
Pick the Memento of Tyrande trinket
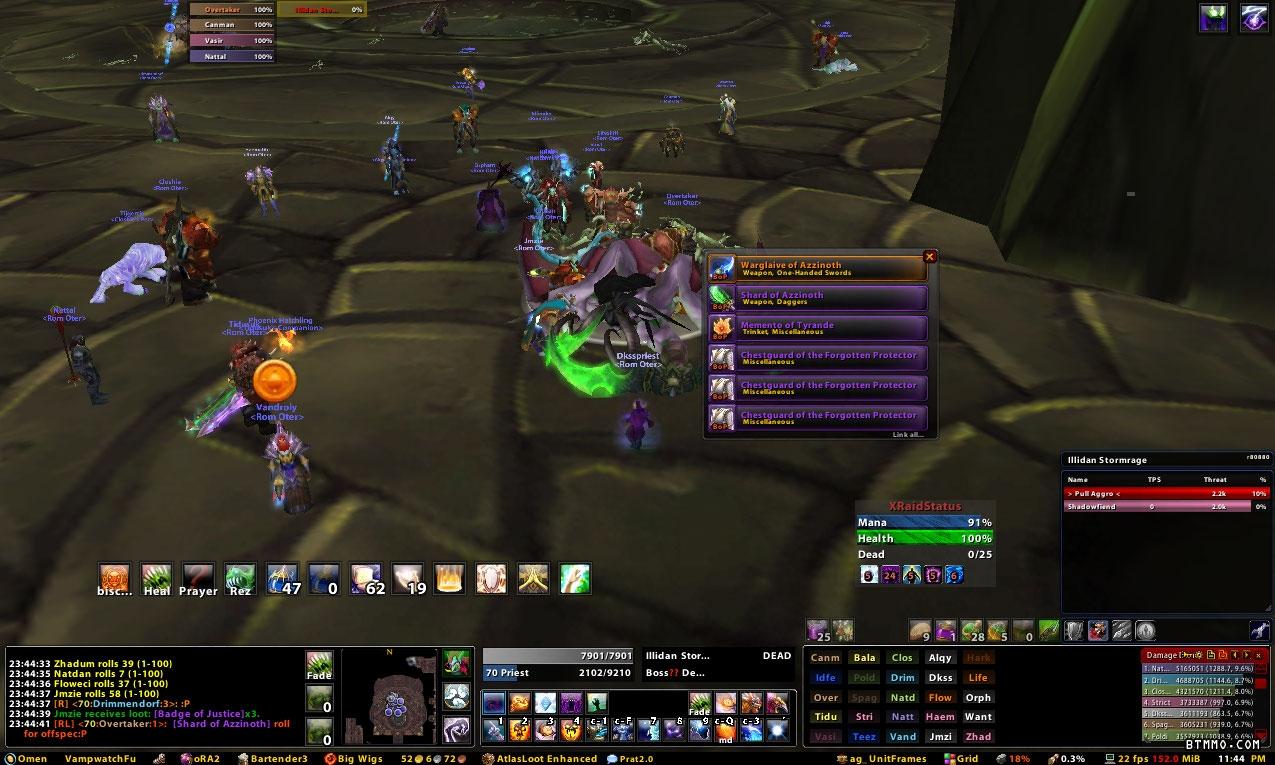817,328
